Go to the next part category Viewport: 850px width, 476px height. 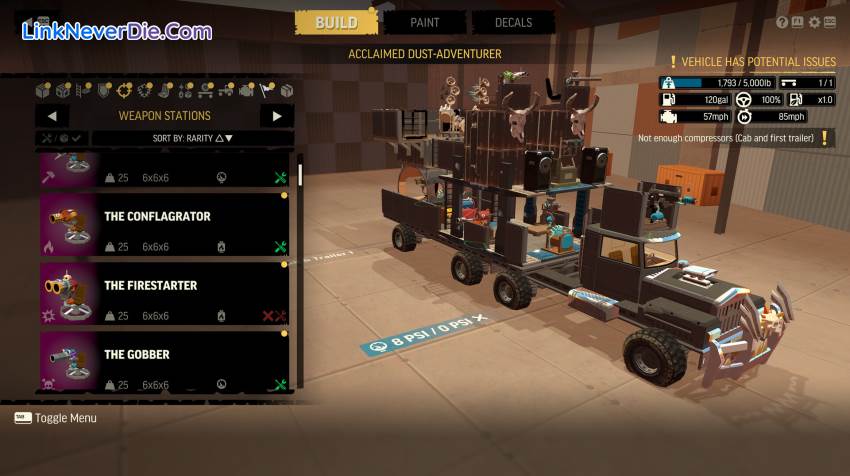[277, 116]
